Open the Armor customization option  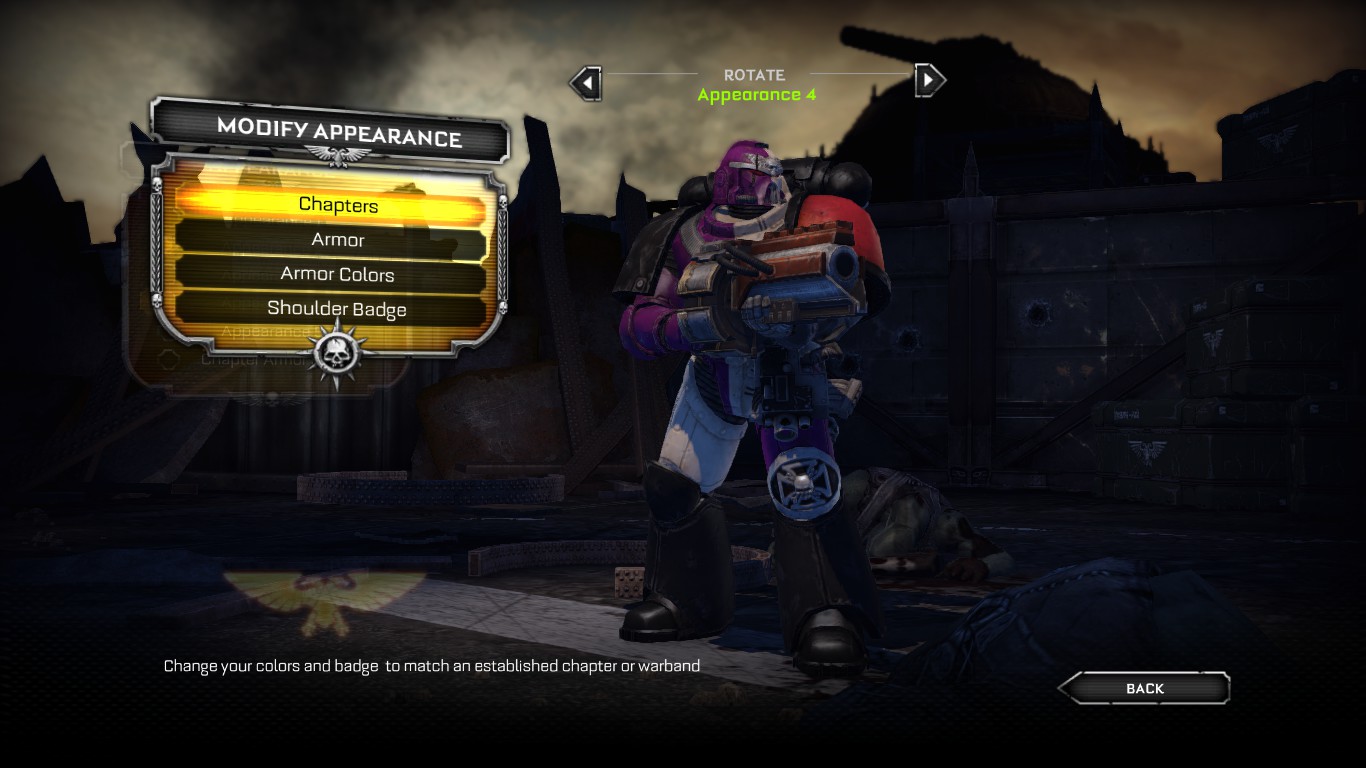(x=338, y=240)
